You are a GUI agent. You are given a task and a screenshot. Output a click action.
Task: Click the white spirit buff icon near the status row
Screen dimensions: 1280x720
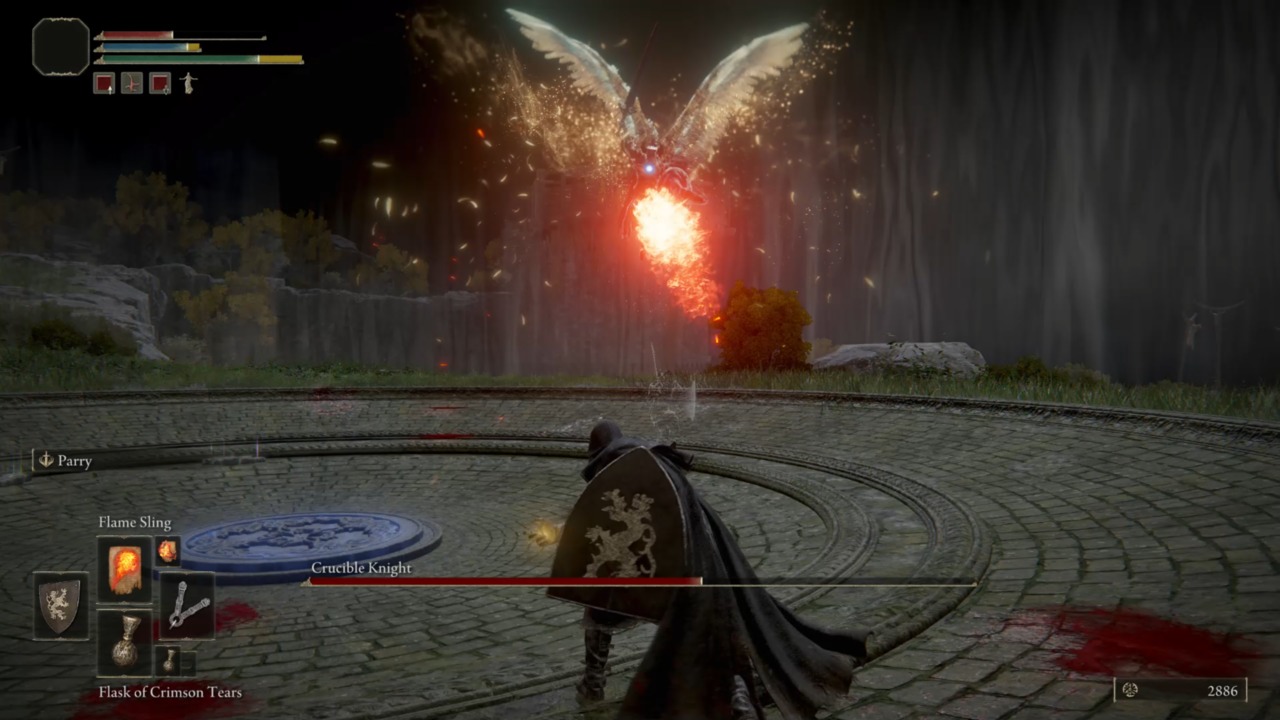[186, 84]
